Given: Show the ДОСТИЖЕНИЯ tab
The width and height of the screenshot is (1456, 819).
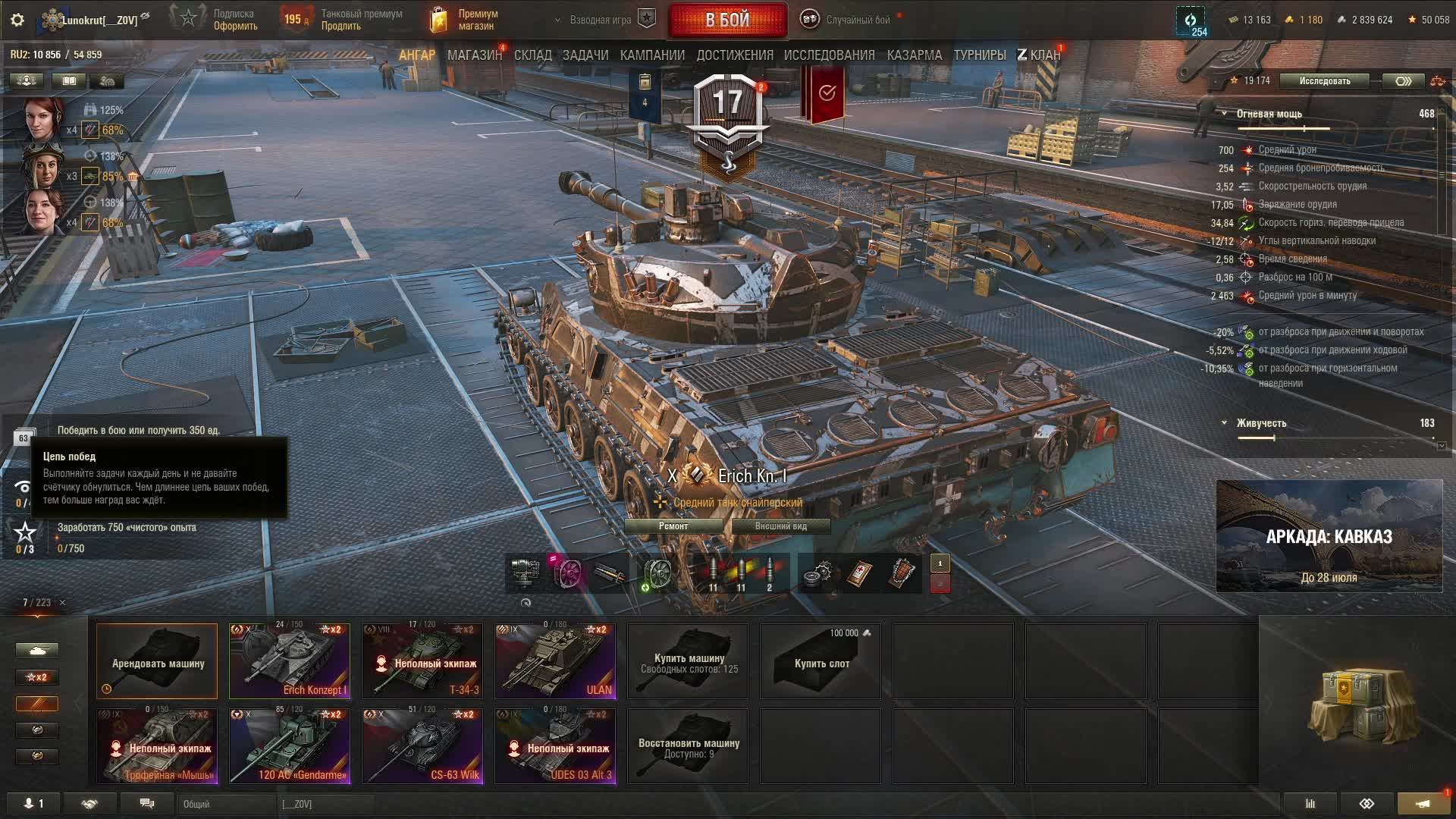Looking at the screenshot, I should click(x=734, y=55).
